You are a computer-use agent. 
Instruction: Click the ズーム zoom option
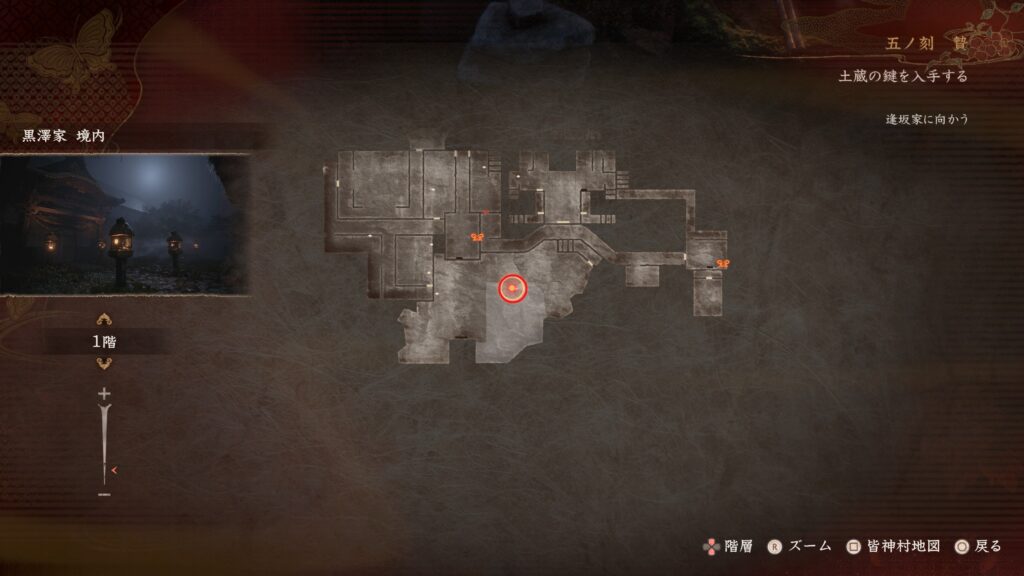click(x=800, y=546)
